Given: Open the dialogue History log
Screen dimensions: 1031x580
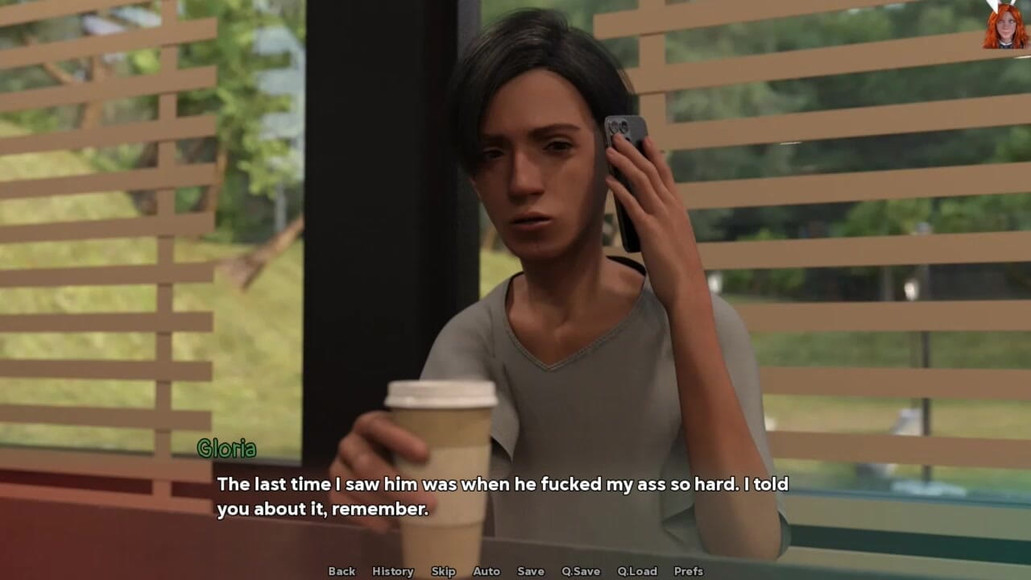Looking at the screenshot, I should 392,571.
